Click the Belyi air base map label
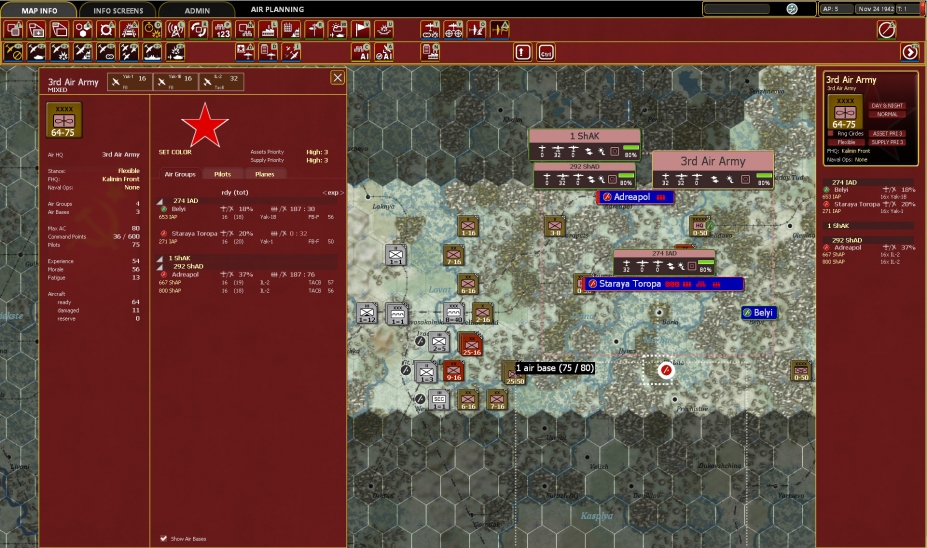The image size is (927, 548). point(764,313)
